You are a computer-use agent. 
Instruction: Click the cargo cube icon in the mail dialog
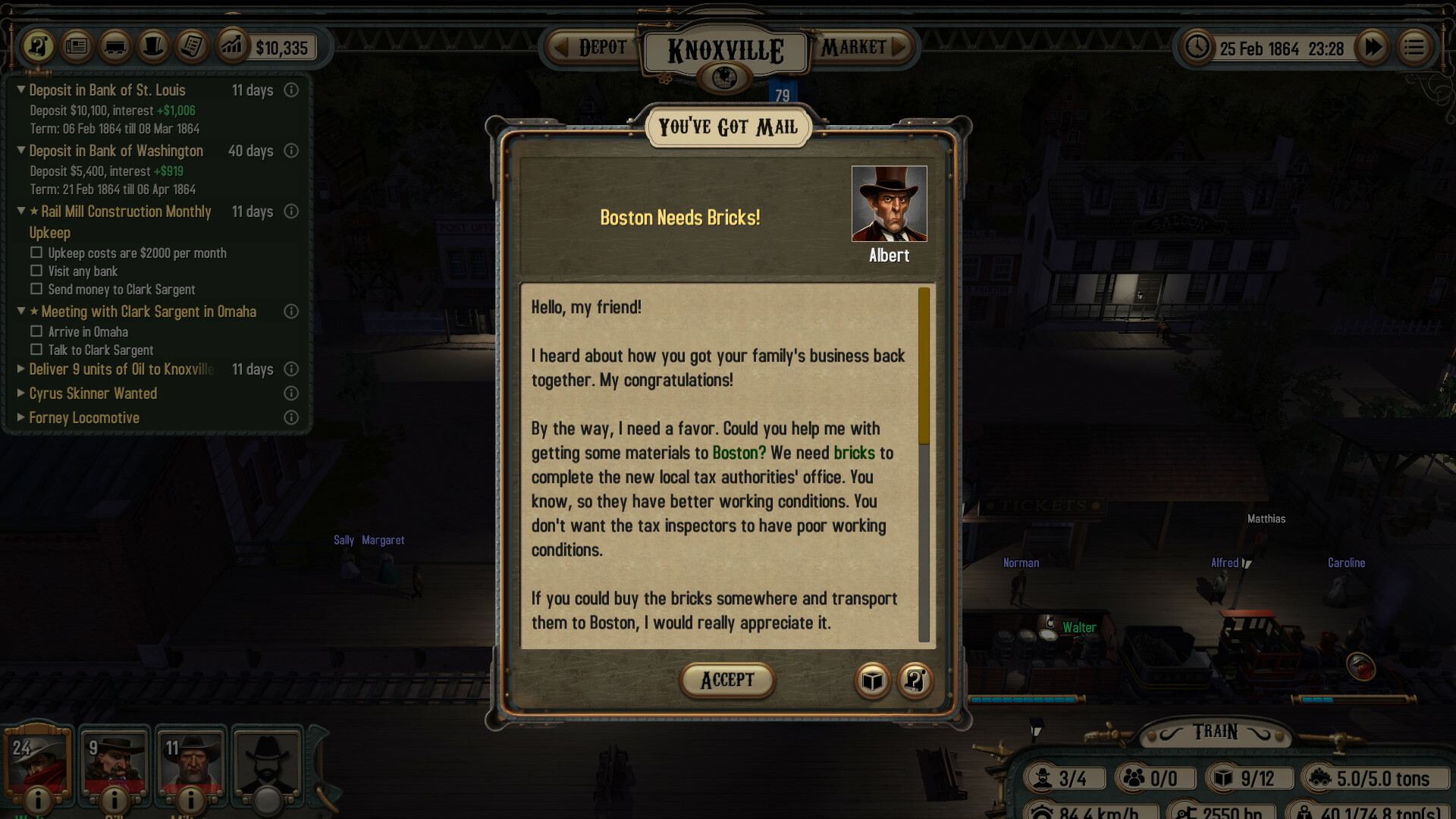click(872, 681)
